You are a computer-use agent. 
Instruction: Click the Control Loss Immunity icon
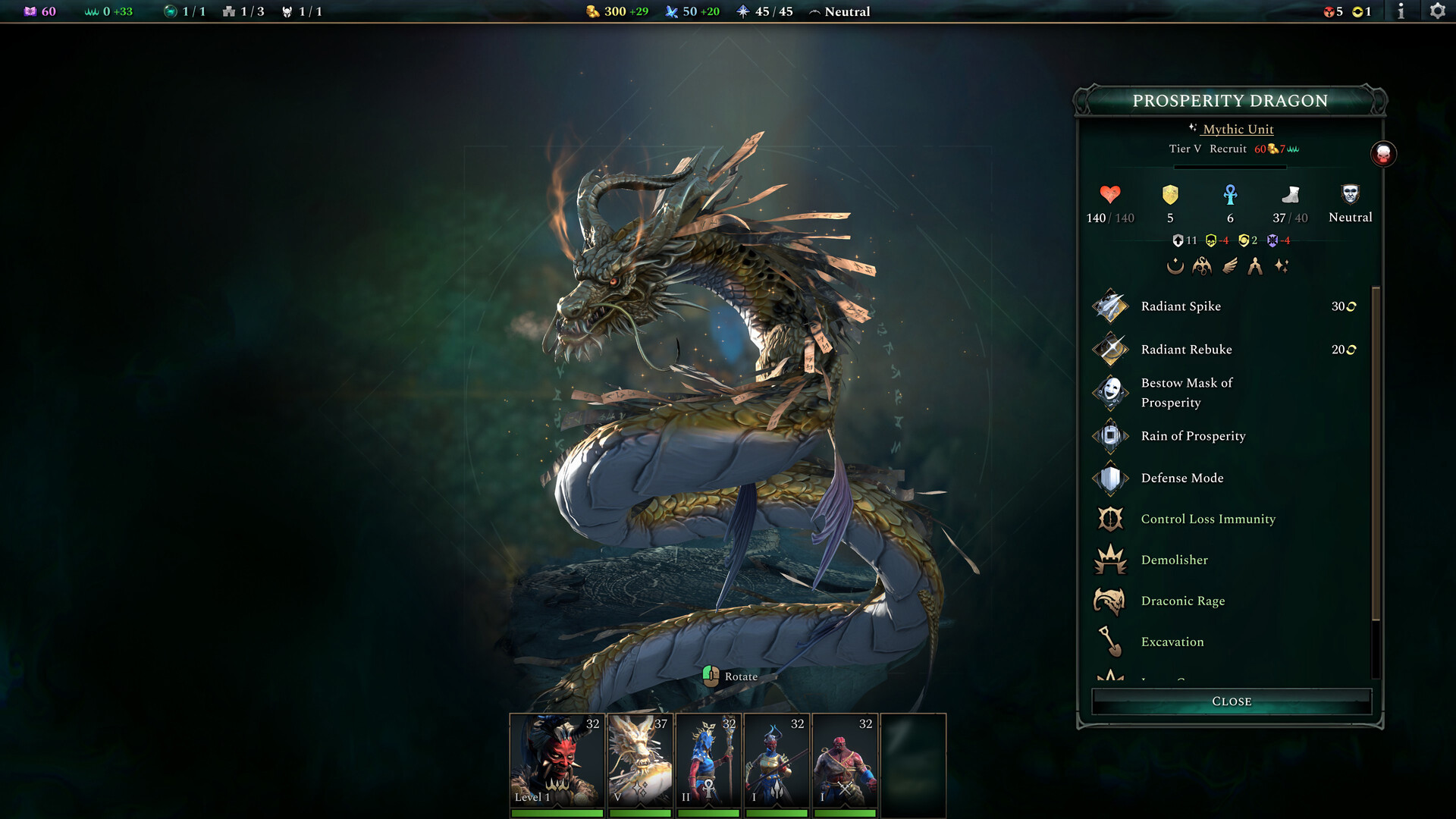tap(1110, 519)
